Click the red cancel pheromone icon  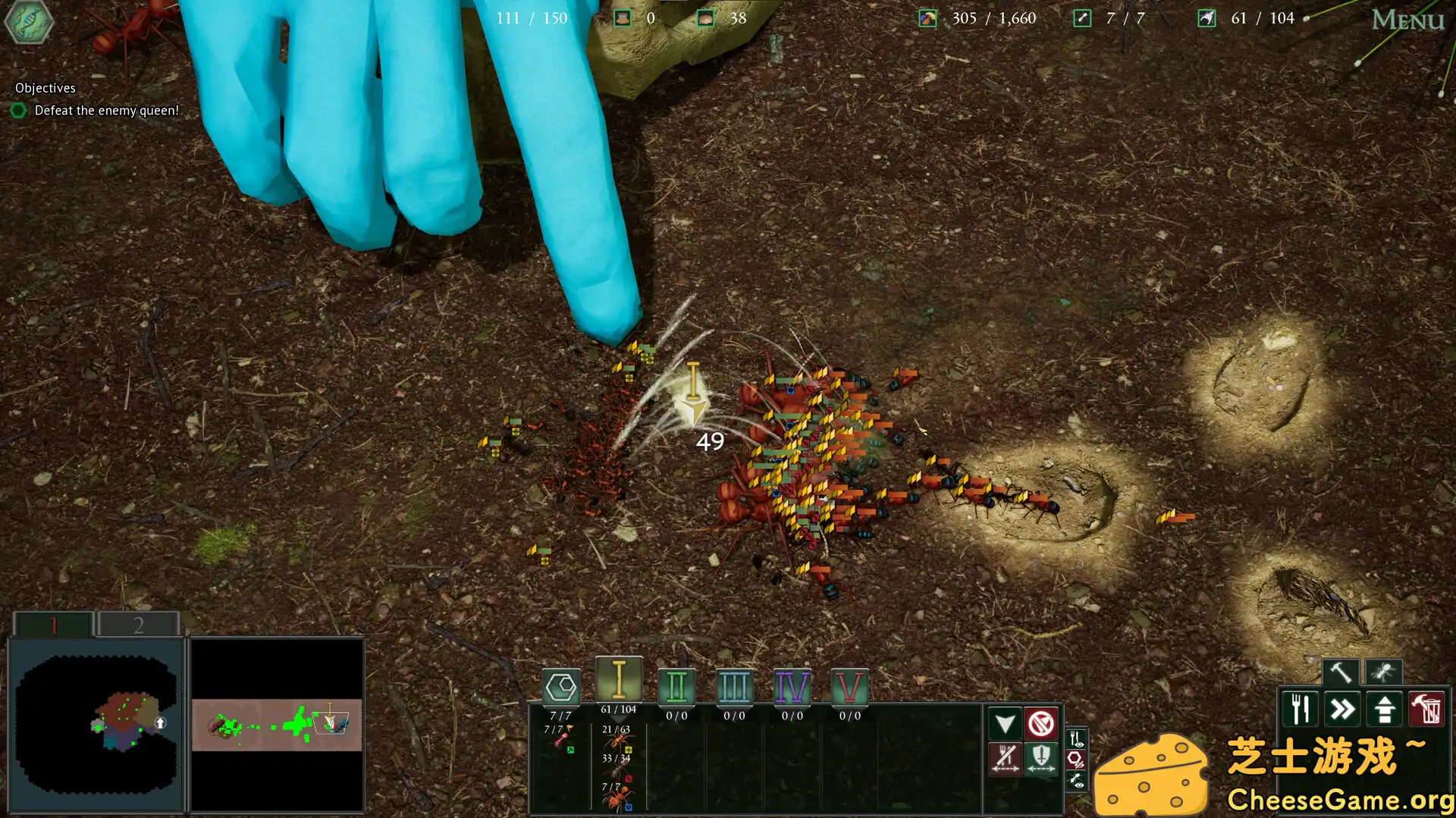(1041, 724)
